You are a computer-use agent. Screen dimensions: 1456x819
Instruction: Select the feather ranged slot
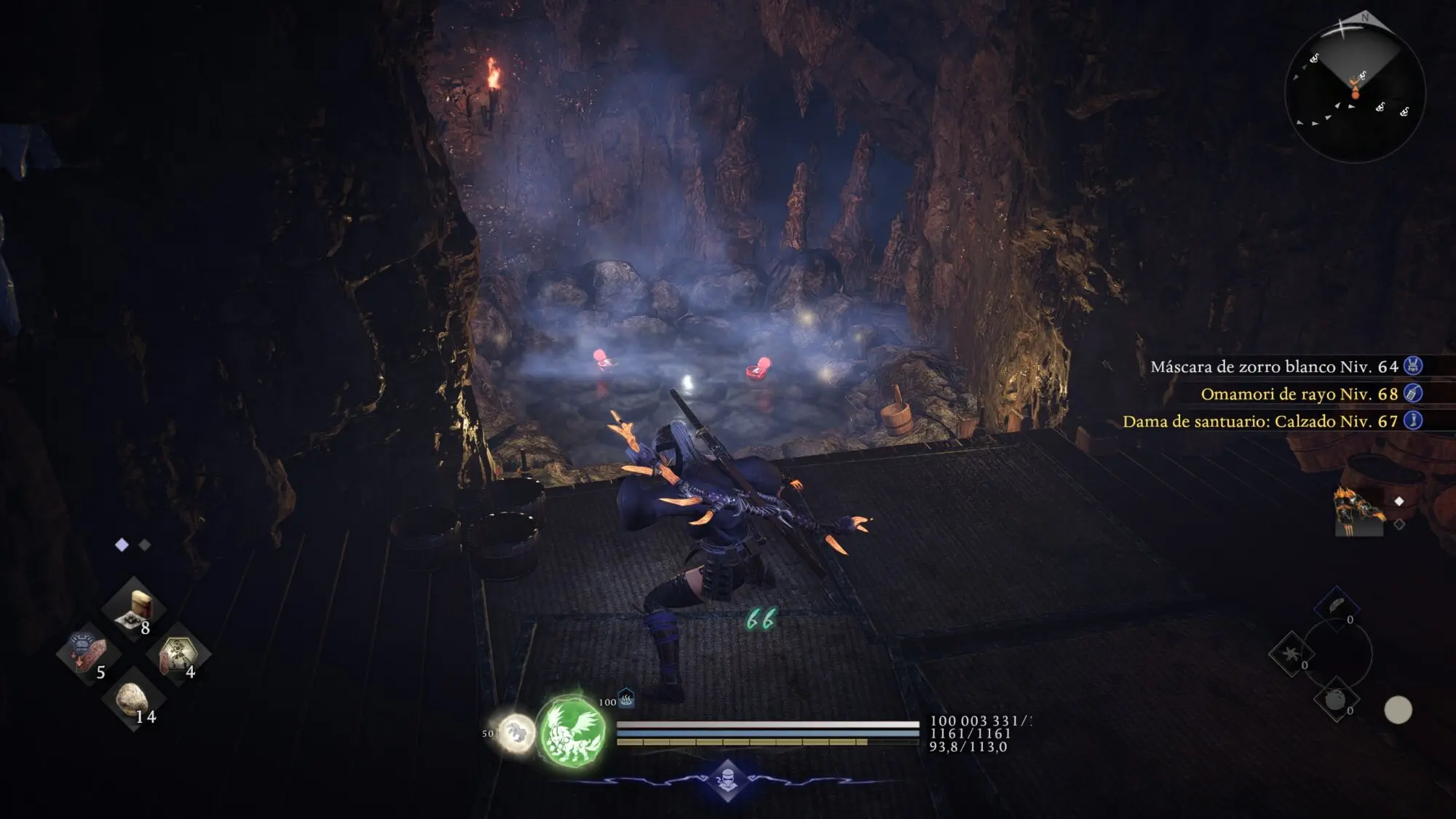1337,608
